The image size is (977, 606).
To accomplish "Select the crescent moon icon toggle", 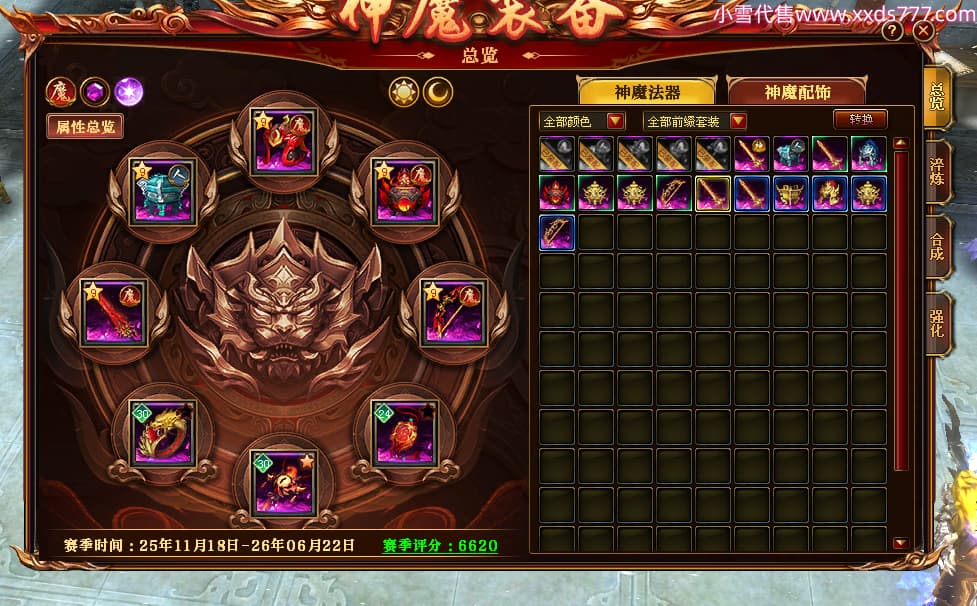I will point(437,92).
